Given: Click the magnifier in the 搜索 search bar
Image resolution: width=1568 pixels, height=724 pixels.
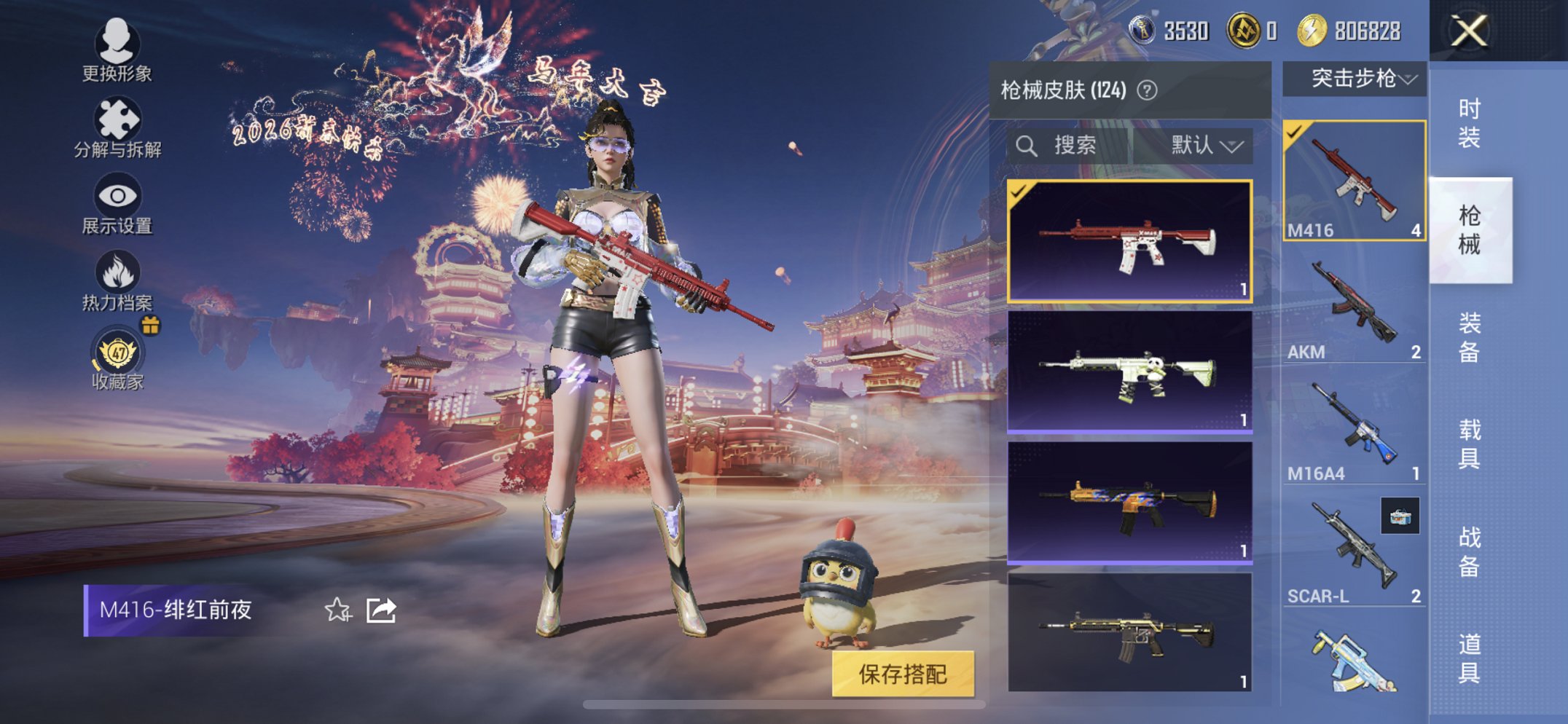Looking at the screenshot, I should coord(1028,145).
